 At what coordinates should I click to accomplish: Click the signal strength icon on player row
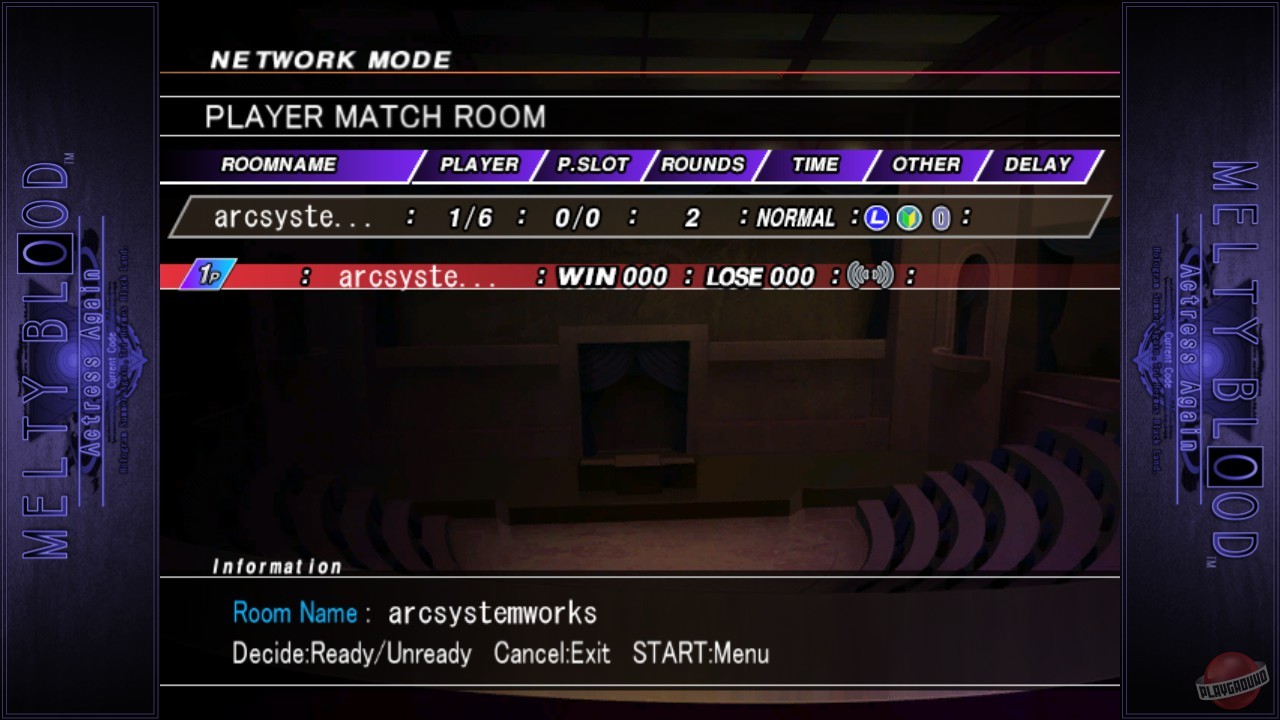870,276
